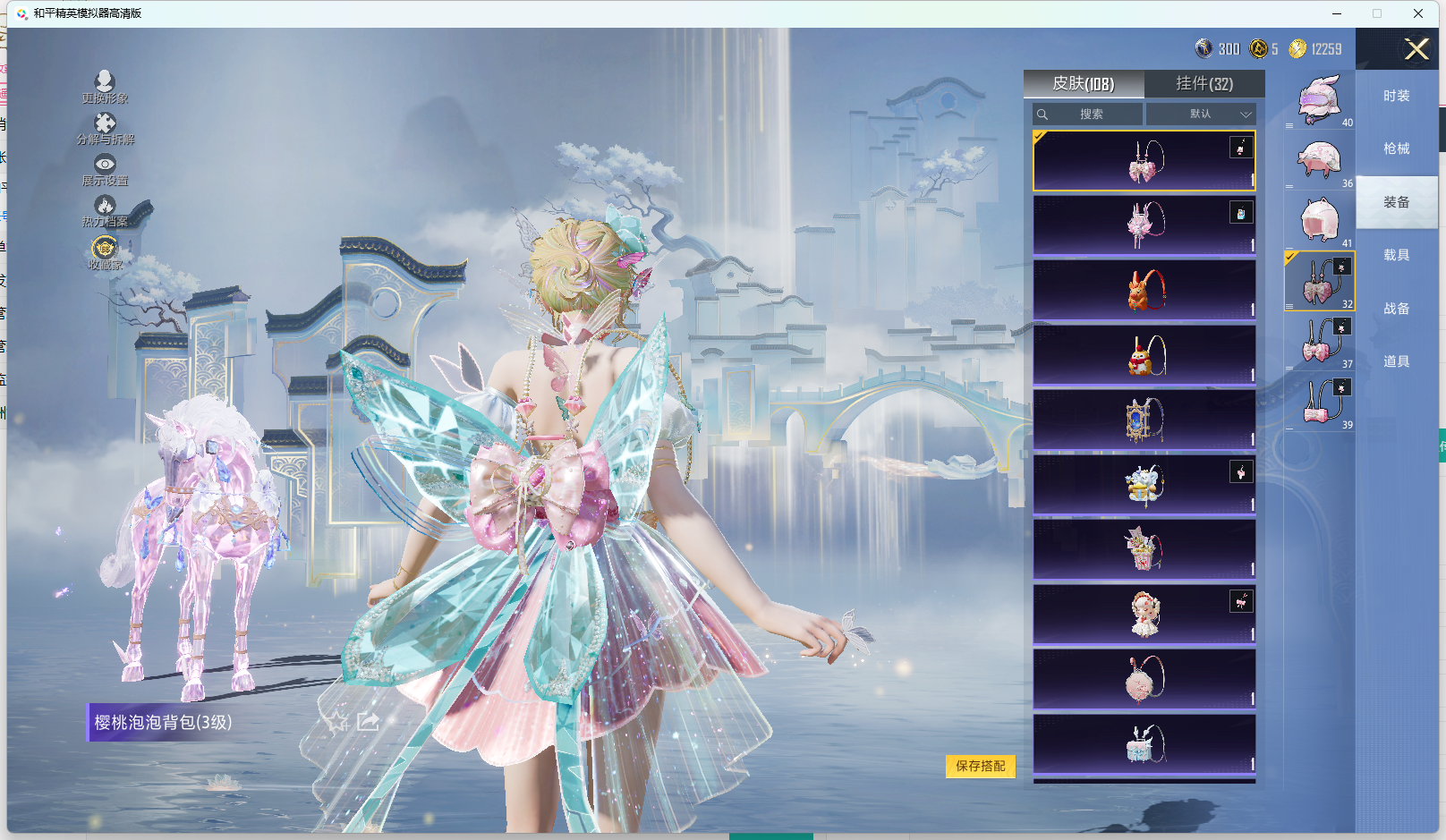Viewport: 1446px width, 840px height.
Task: Open 更换形象 to change character
Action: click(105, 87)
